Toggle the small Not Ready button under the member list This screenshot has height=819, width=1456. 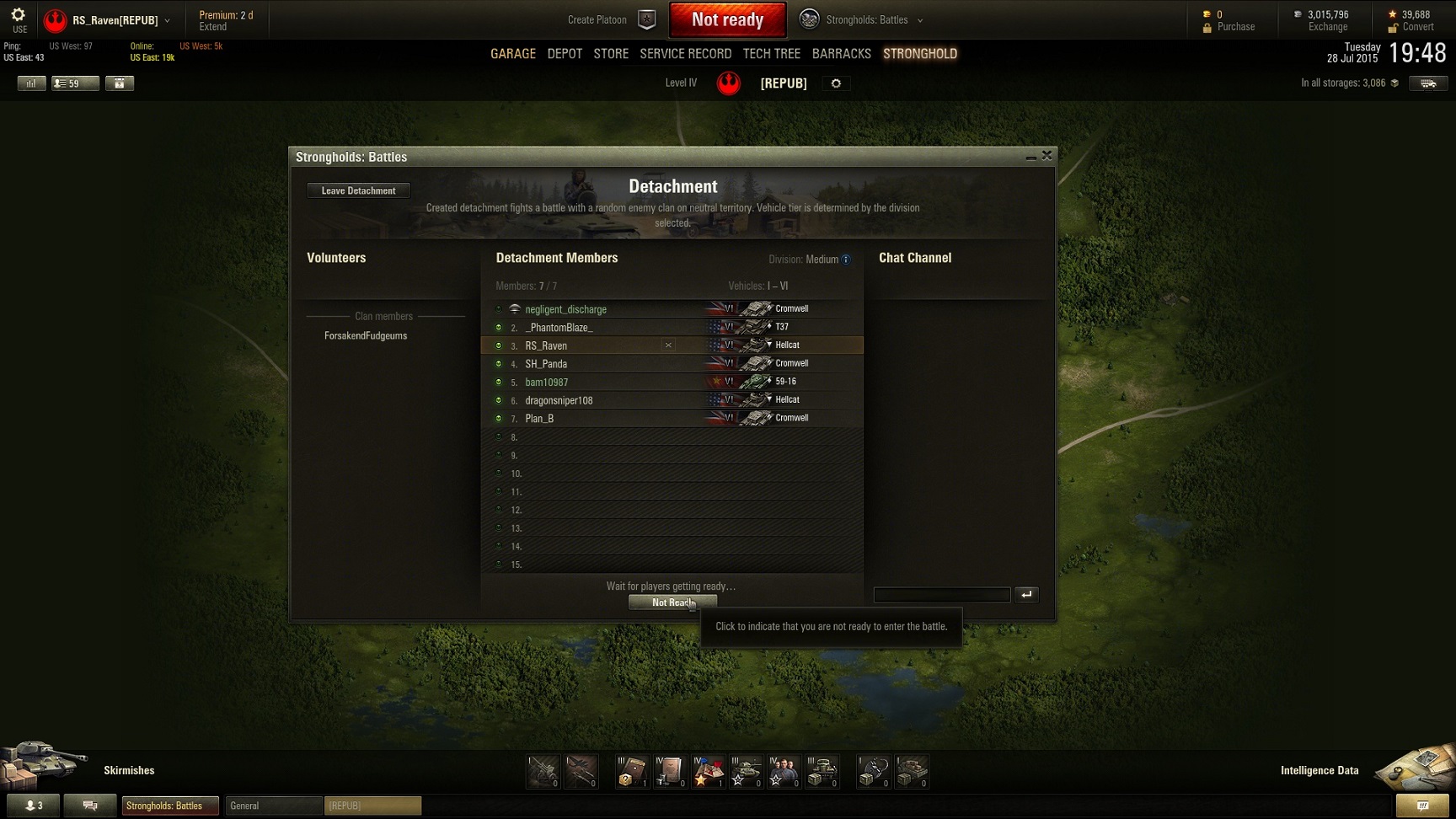point(672,602)
